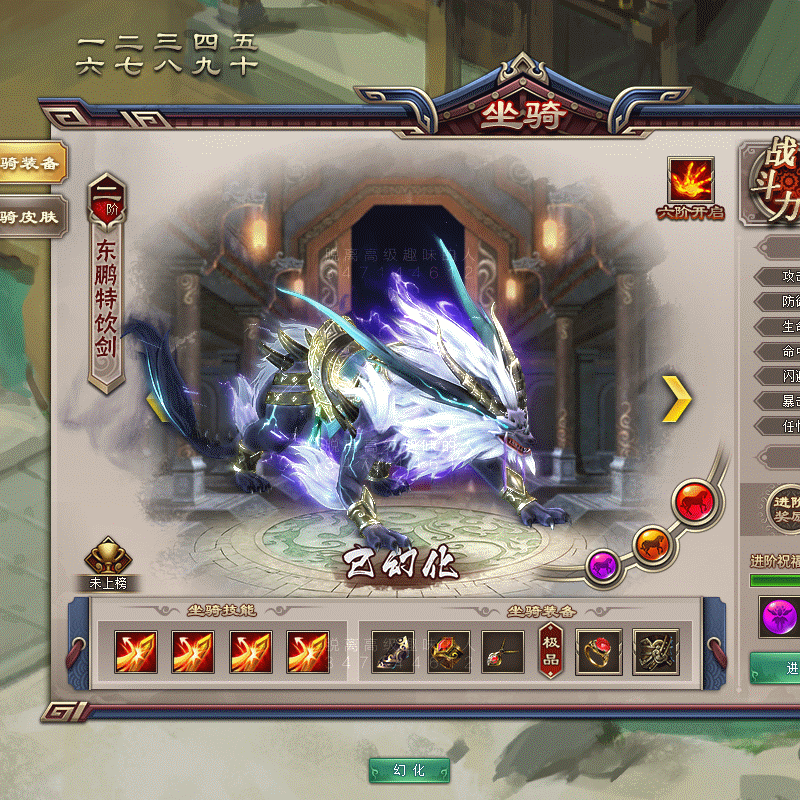Open the round 进阶奖励 reward button
The height and width of the screenshot is (800, 800).
point(784,506)
